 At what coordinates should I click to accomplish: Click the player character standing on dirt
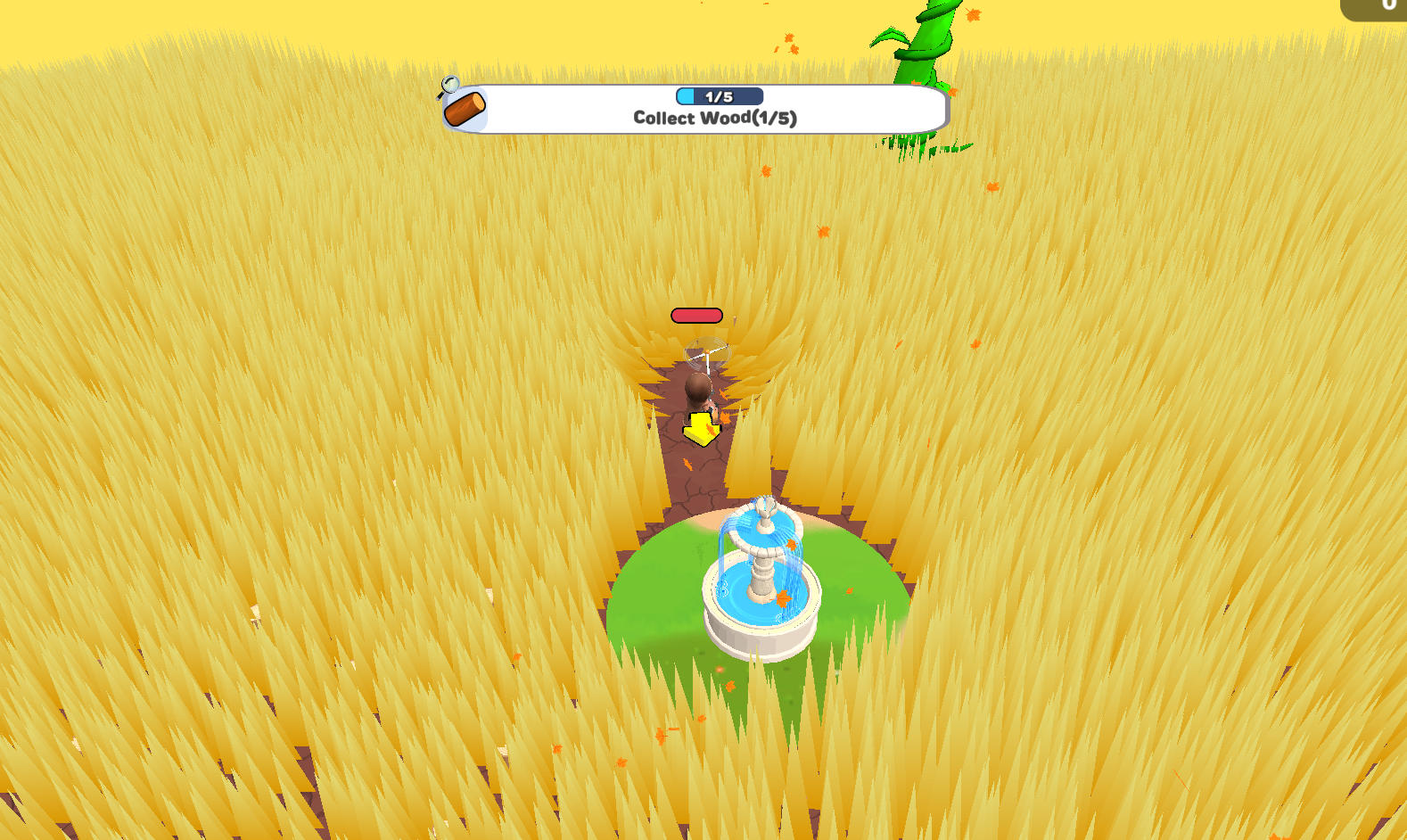[696, 392]
